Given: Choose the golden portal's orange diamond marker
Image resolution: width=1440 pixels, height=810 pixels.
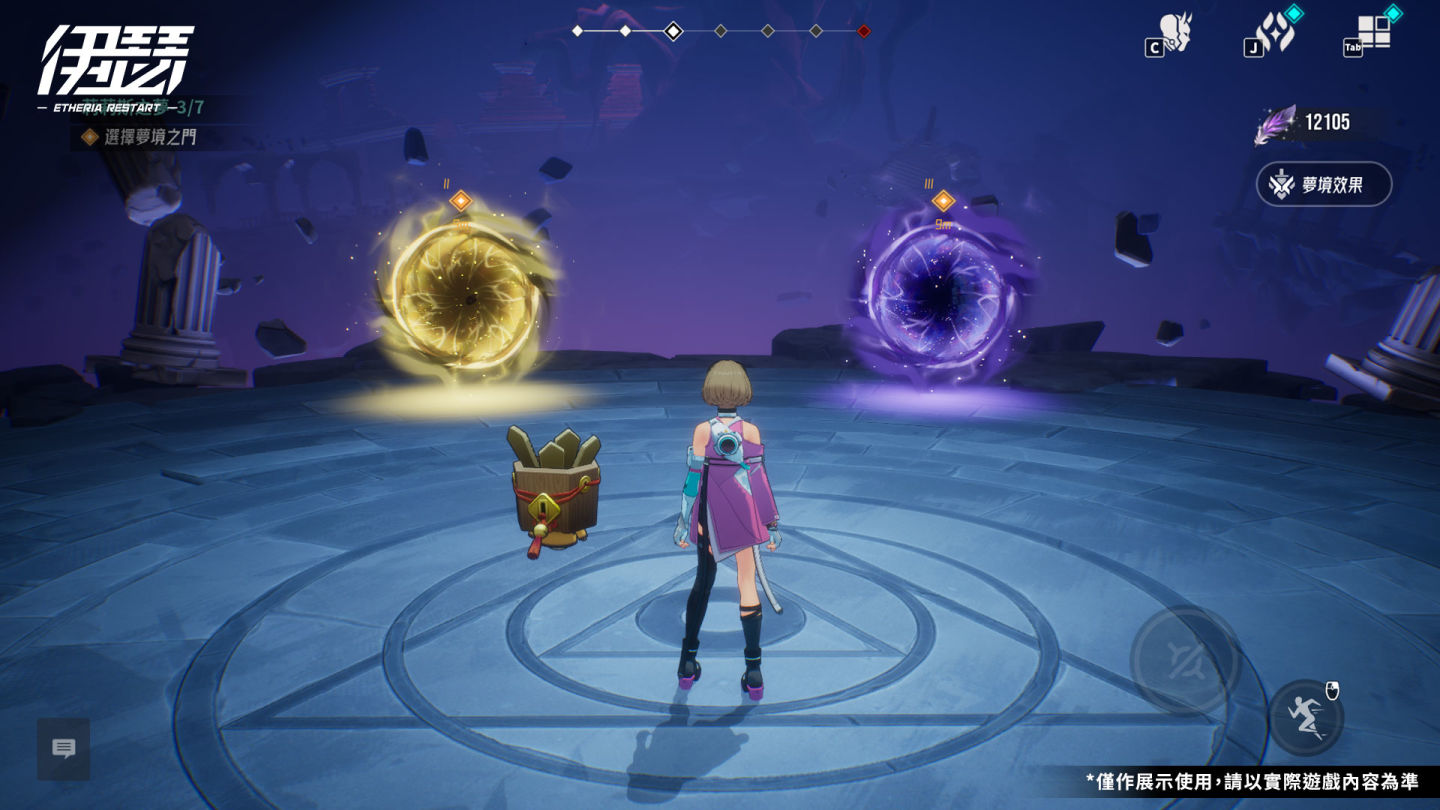Looking at the screenshot, I should click(460, 201).
